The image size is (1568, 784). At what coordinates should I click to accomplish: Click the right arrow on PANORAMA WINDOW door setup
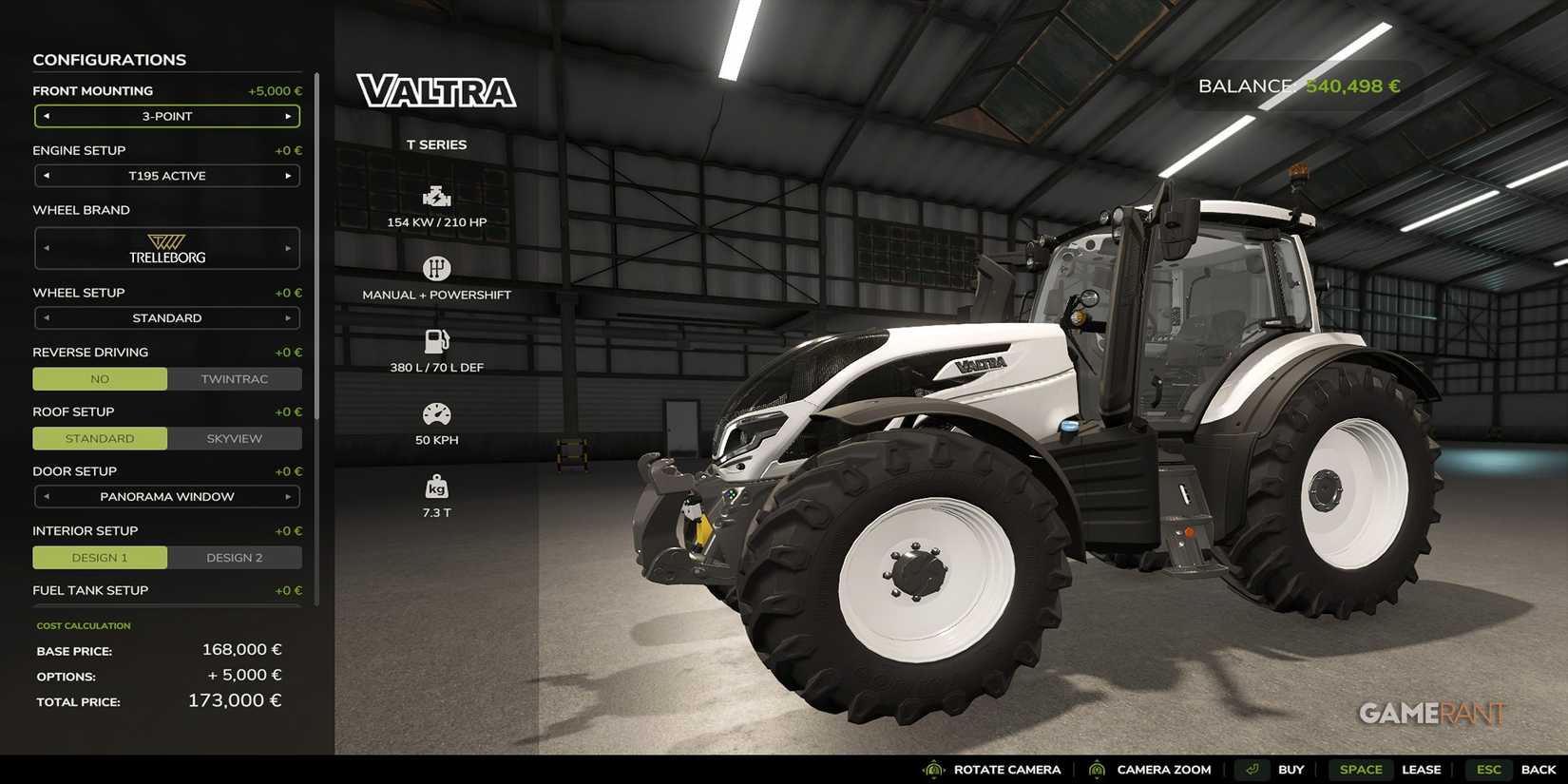pyautogui.click(x=289, y=496)
